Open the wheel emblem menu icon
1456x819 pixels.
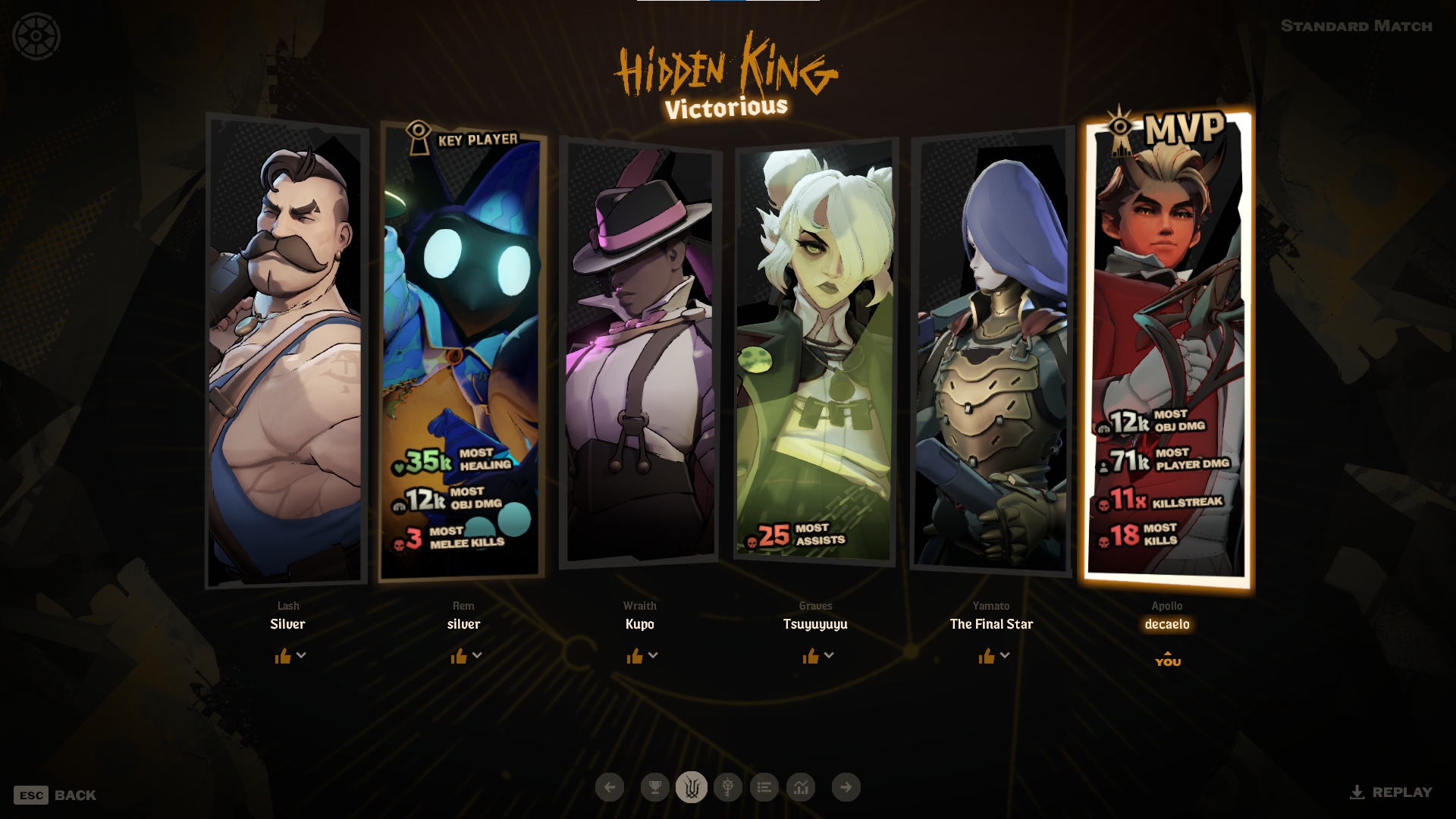[36, 36]
